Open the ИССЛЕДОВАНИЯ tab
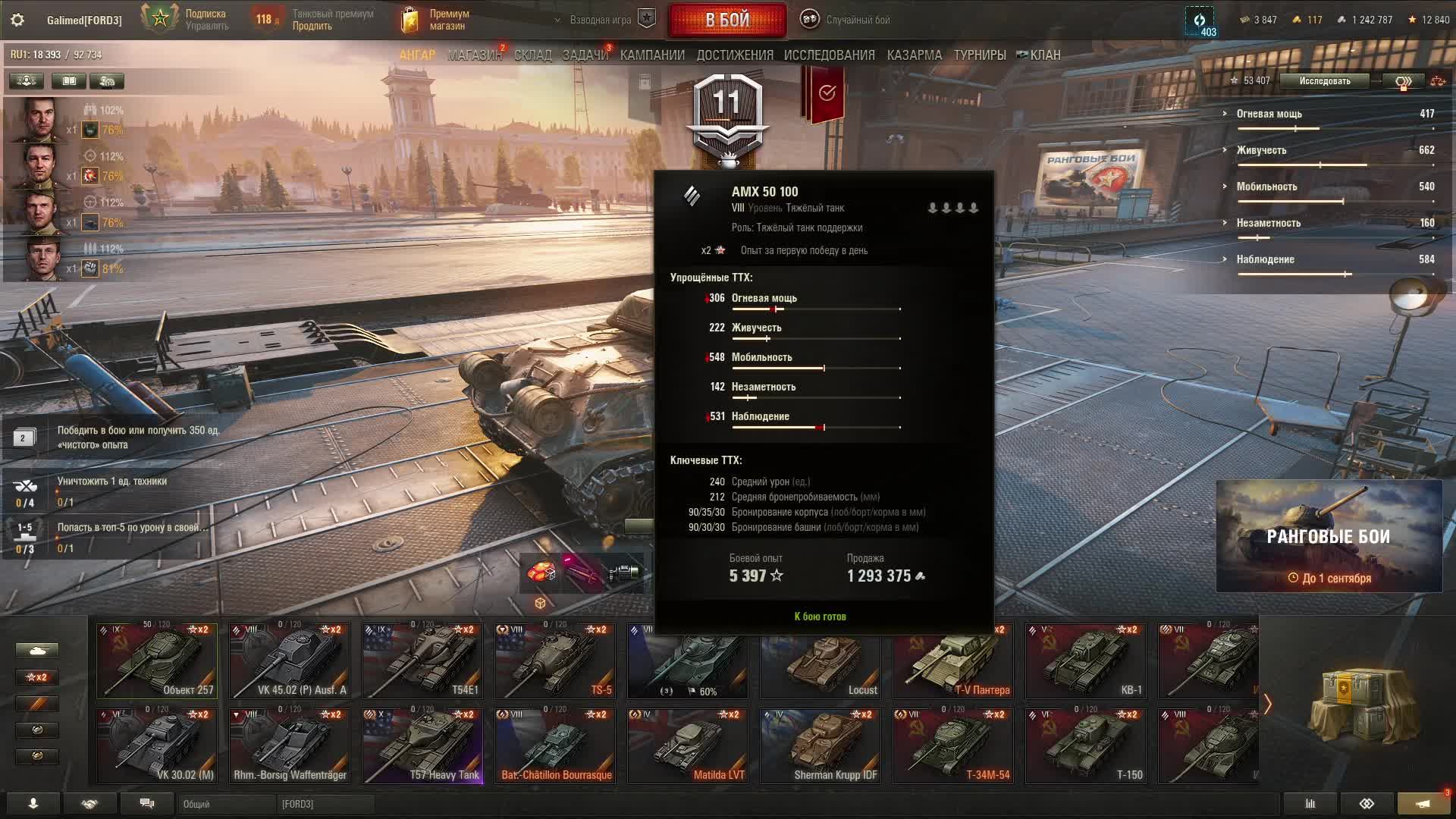 [x=829, y=55]
